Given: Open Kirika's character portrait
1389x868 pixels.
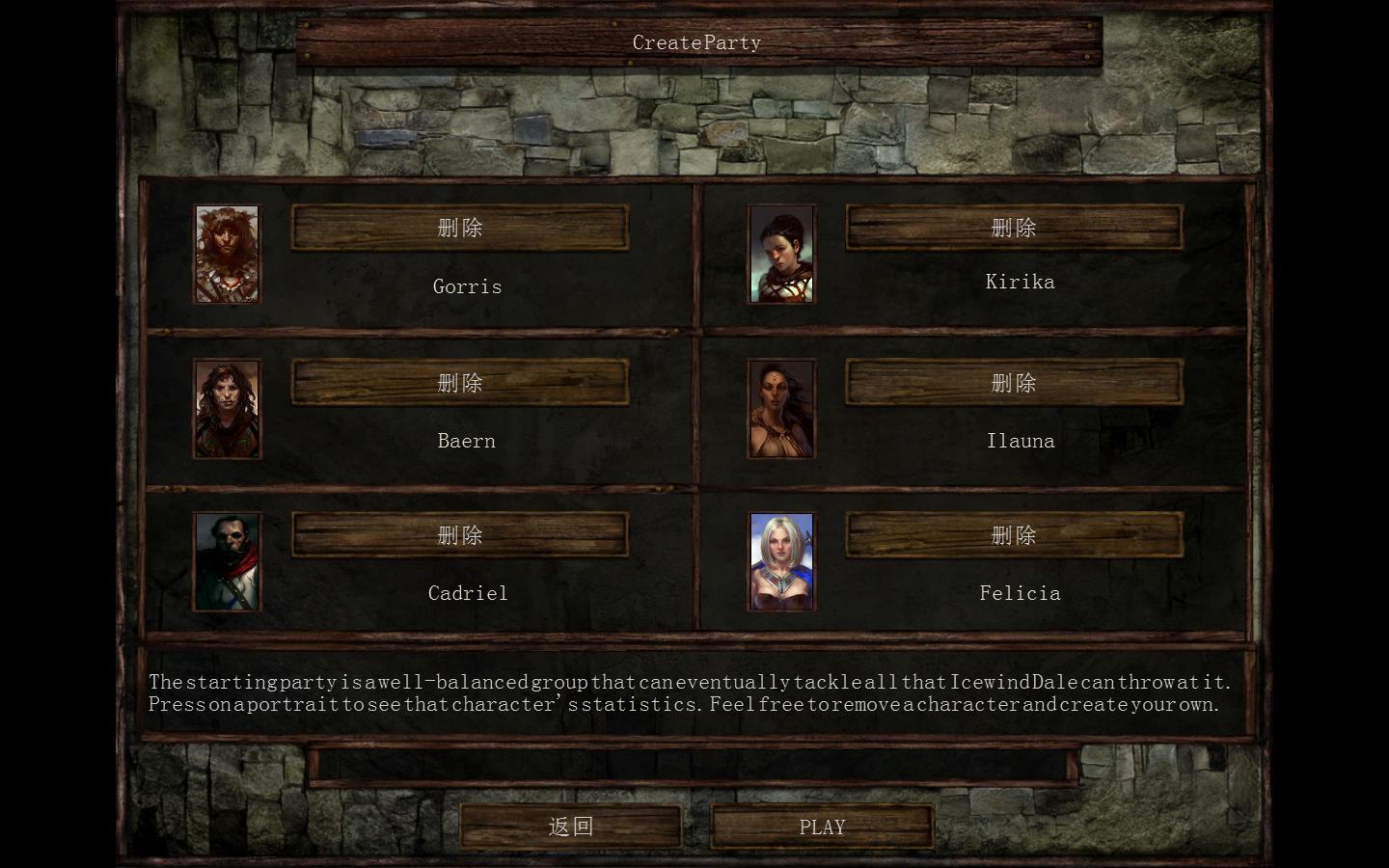Looking at the screenshot, I should pyautogui.click(x=781, y=255).
